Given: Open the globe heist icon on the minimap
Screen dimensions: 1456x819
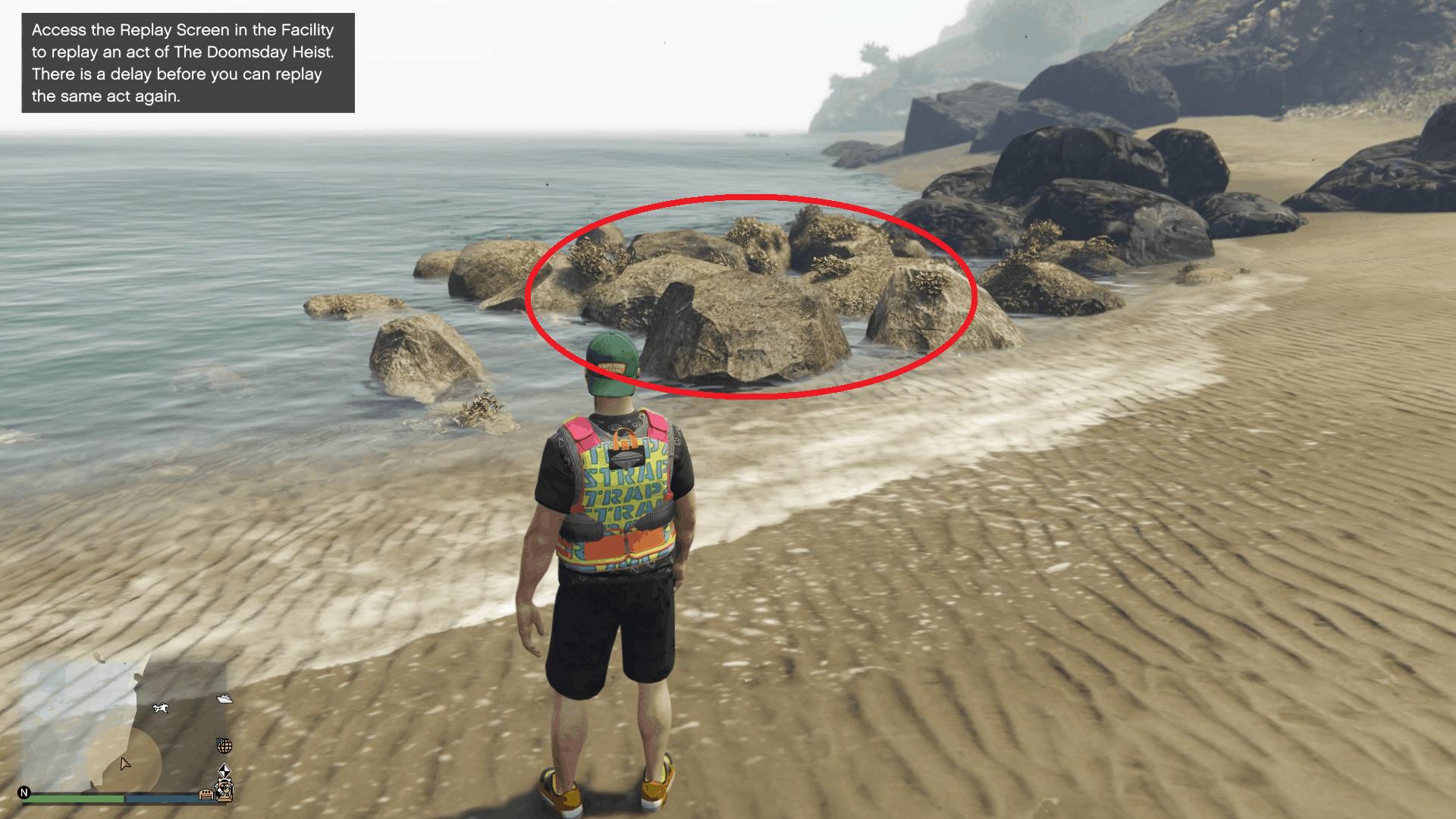Looking at the screenshot, I should point(224,746).
